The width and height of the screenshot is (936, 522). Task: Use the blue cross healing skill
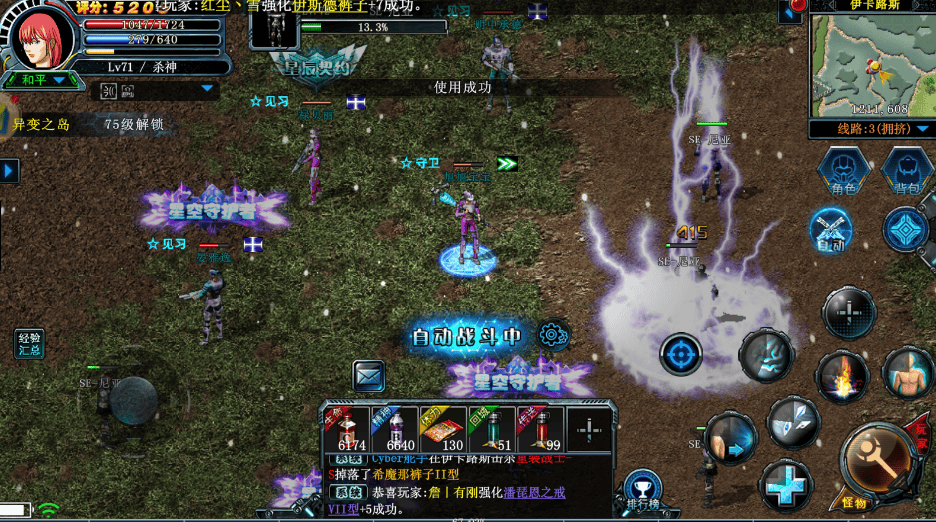coord(786,487)
